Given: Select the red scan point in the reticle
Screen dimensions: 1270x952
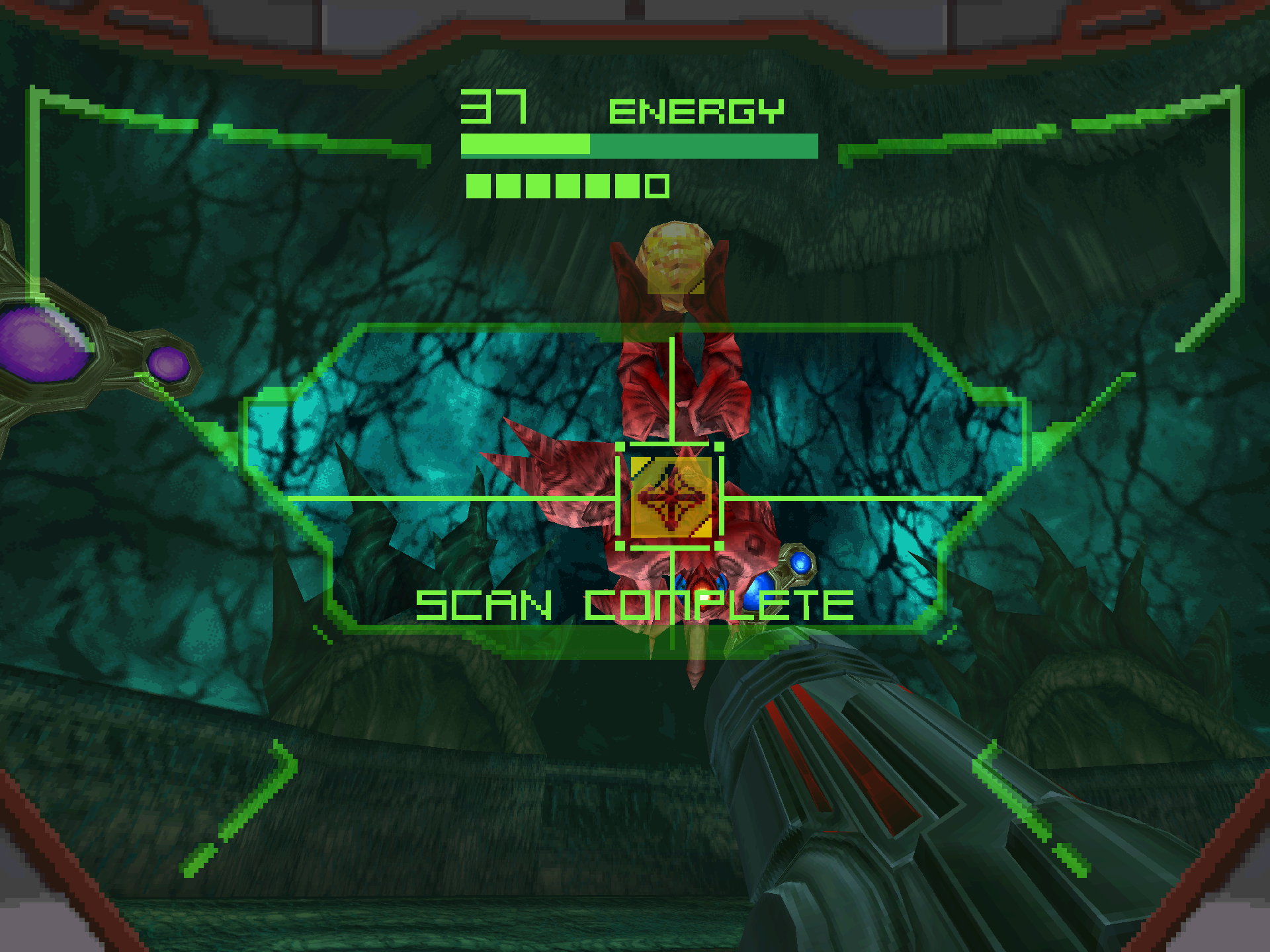Looking at the screenshot, I should coord(671,498).
